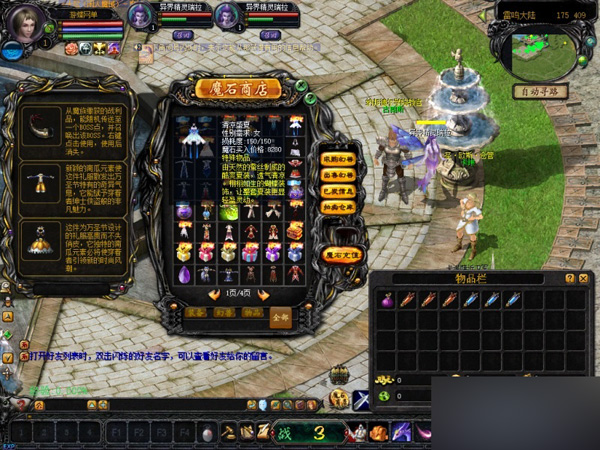Viewport: 600px width, 450px height.
Task: Select the purple dragon skill icon
Action: click(x=401, y=433)
